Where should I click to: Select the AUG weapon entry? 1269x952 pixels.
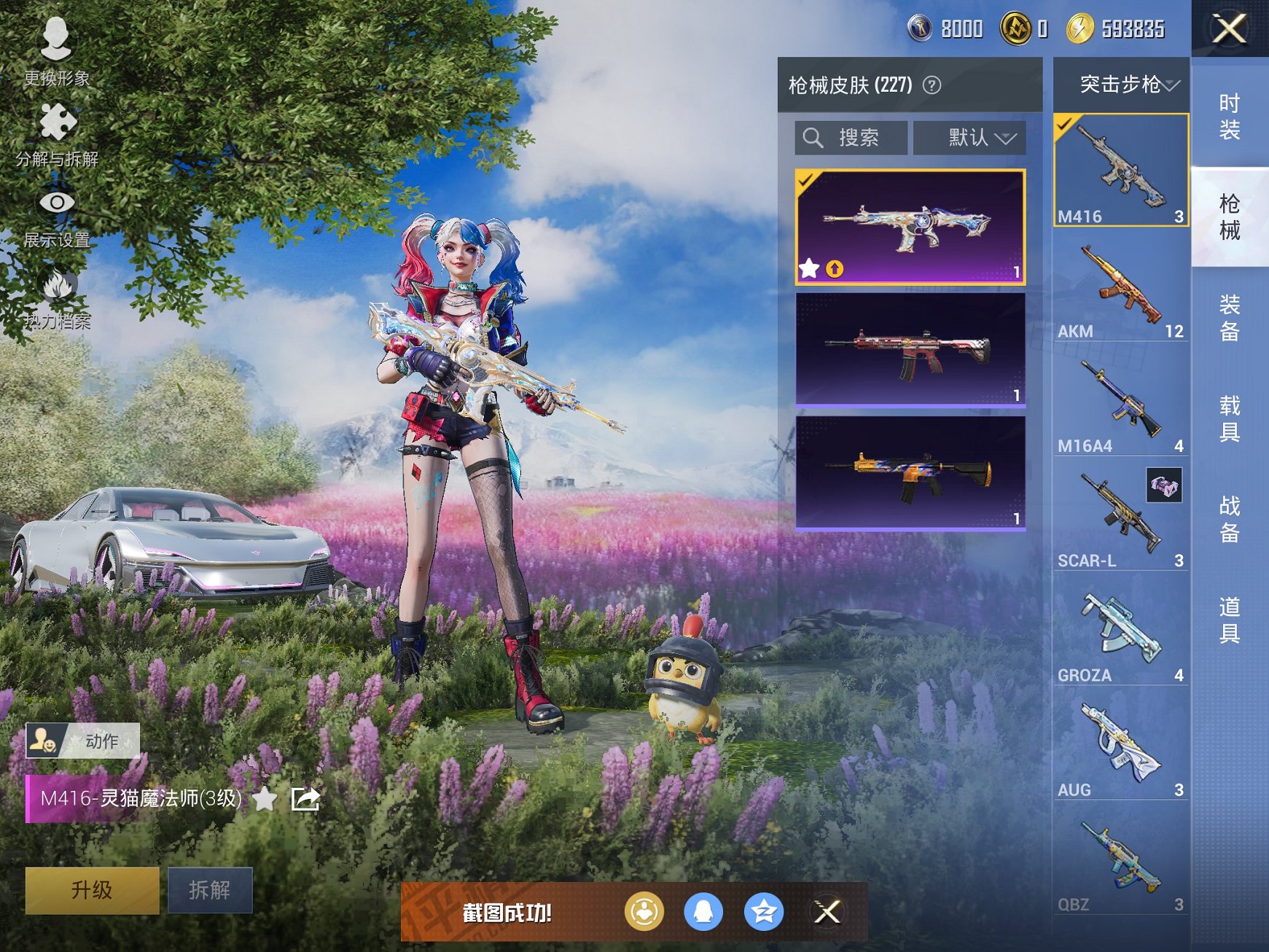pos(1120,746)
